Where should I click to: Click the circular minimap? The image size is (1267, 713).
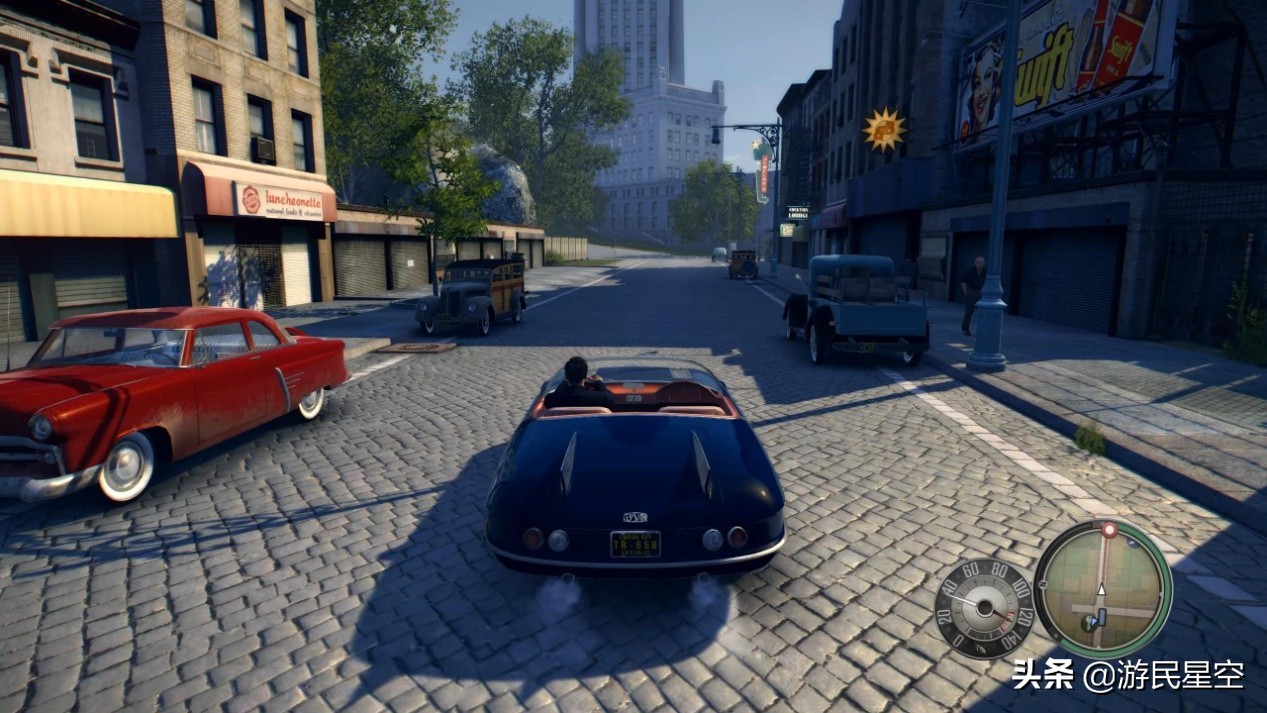(x=1102, y=588)
